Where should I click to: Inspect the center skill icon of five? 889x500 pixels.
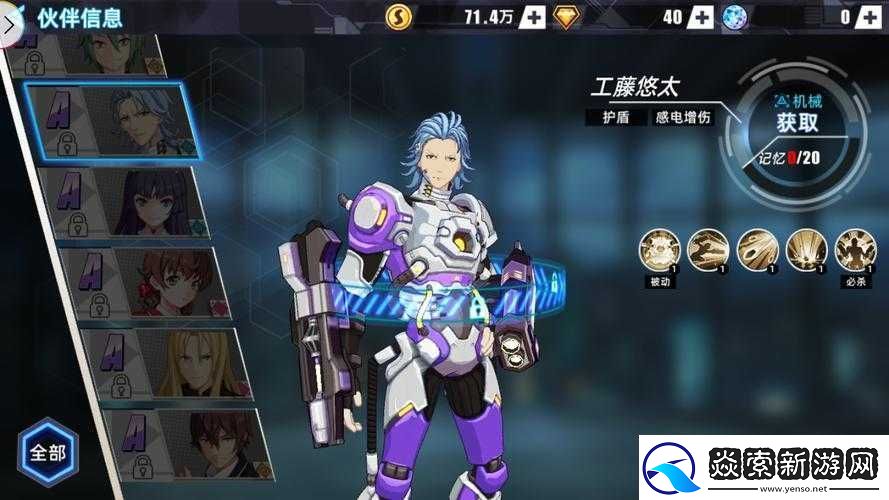click(x=757, y=250)
